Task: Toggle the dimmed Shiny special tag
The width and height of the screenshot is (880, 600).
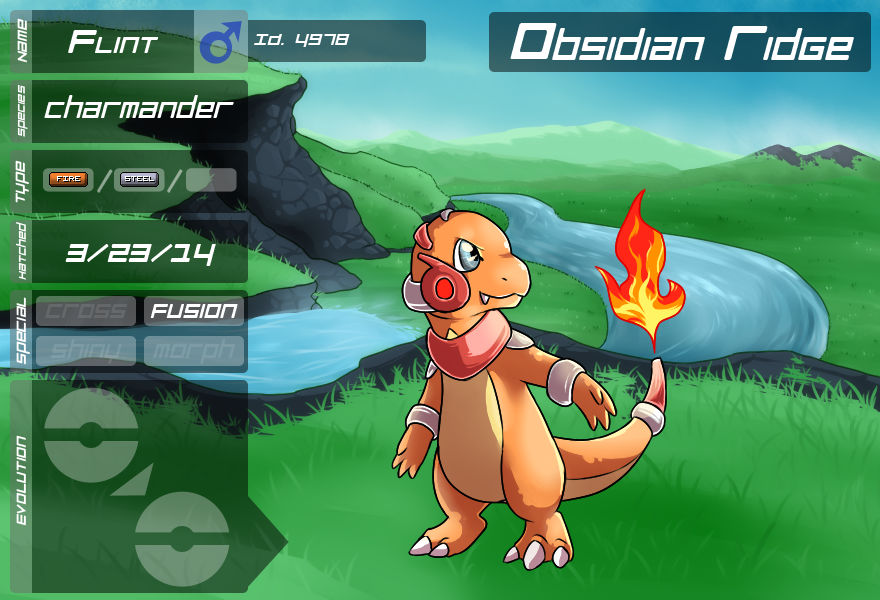Action: pos(86,350)
